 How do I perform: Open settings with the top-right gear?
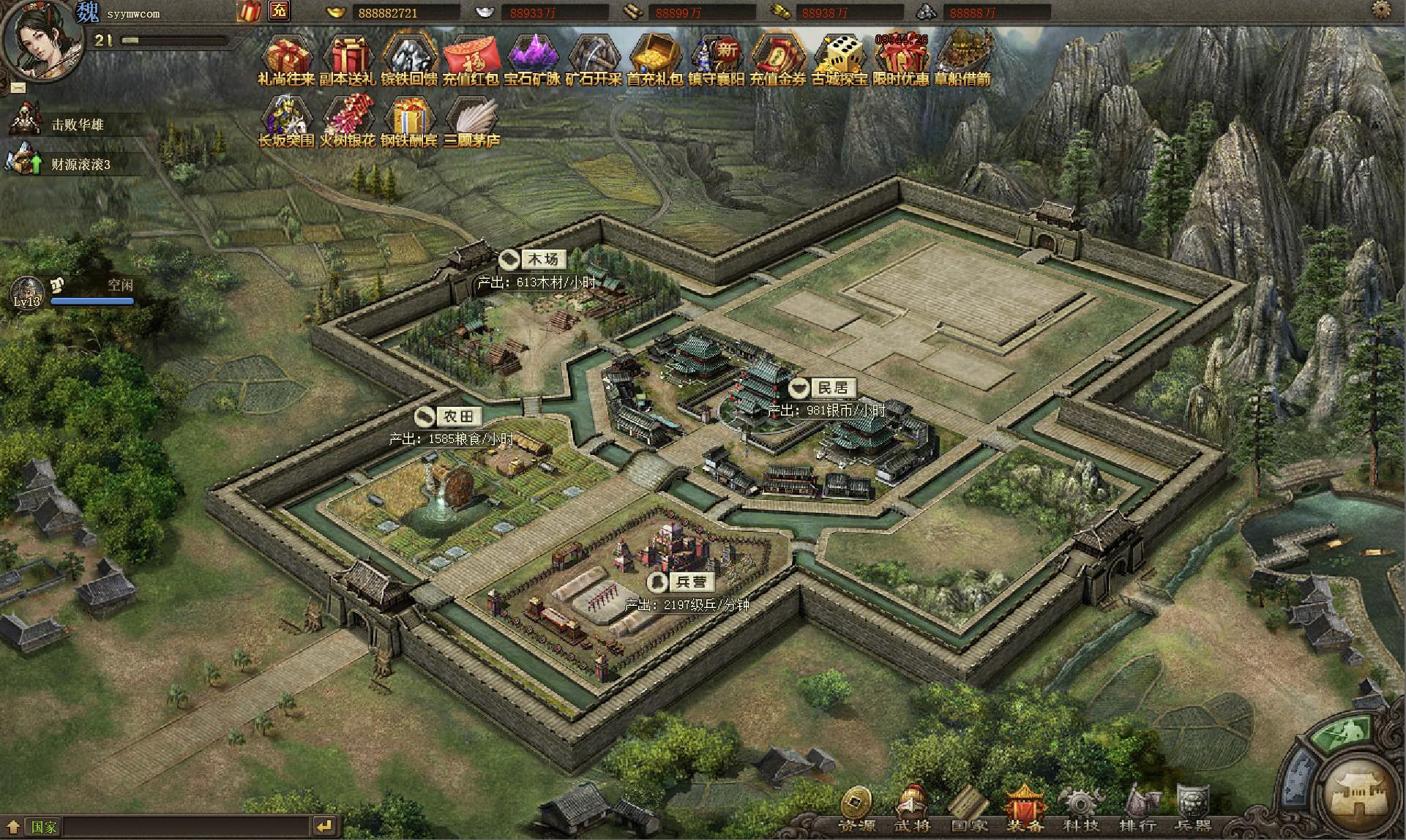(1381, 10)
